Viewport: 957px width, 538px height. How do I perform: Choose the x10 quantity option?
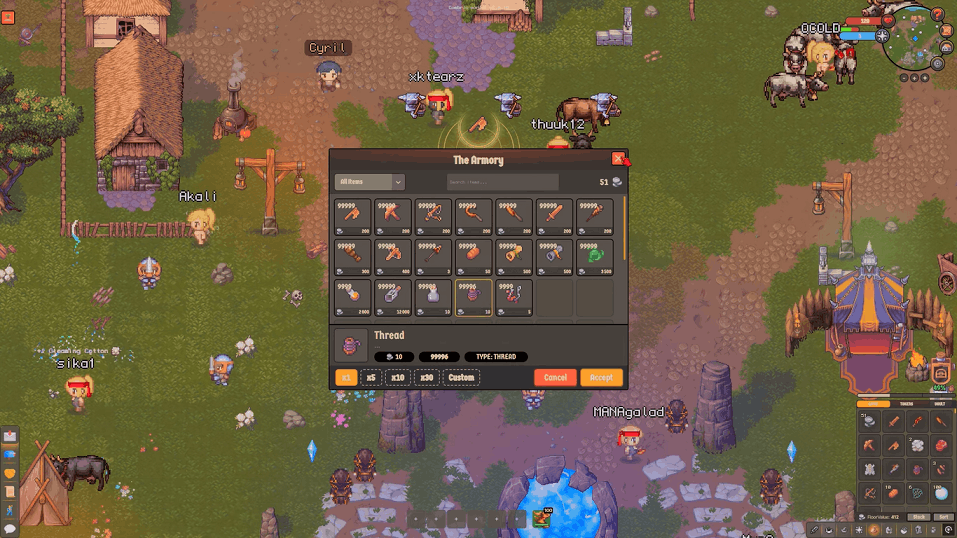(x=398, y=377)
